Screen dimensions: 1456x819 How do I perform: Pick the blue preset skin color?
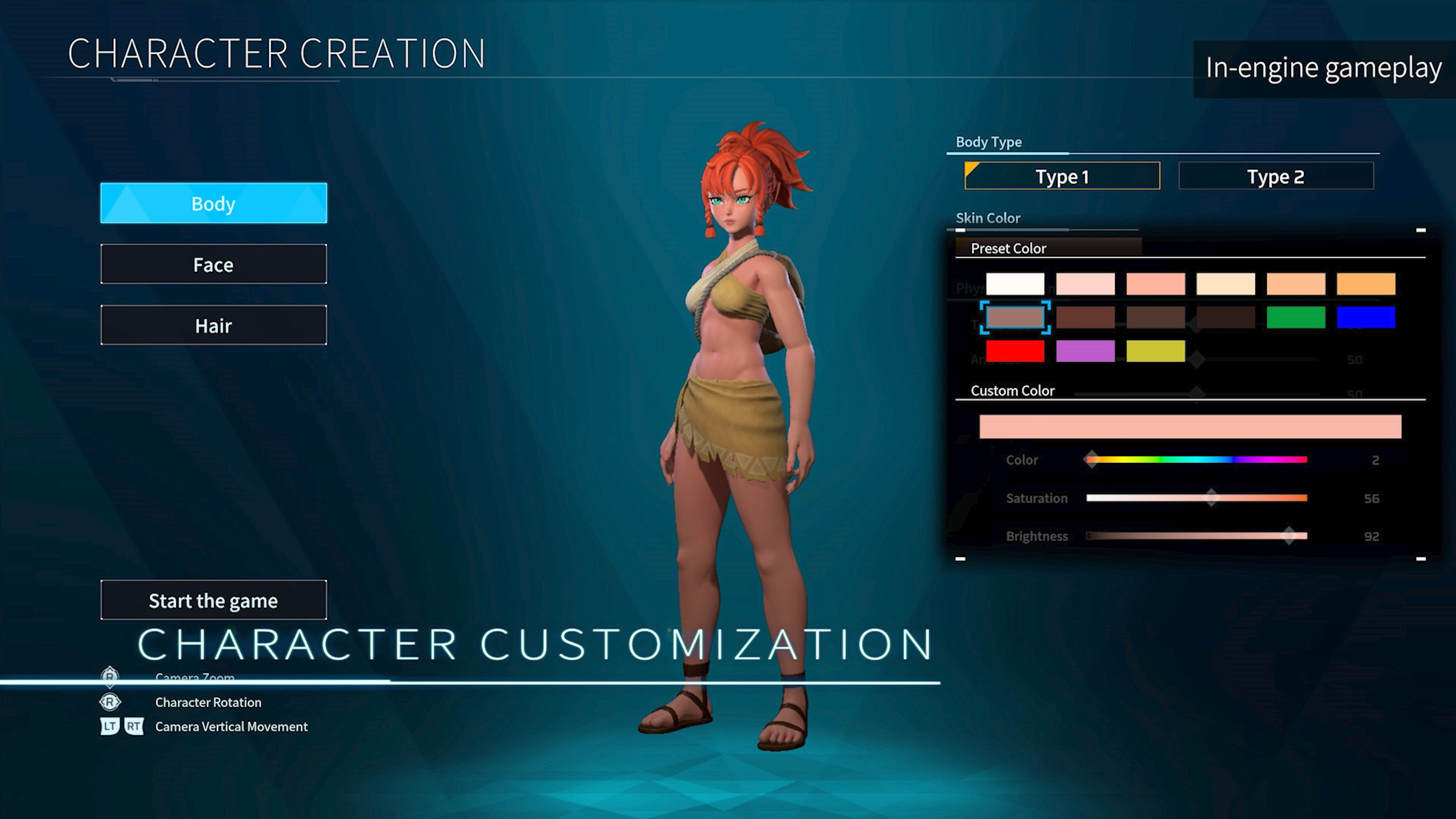[x=1365, y=317]
